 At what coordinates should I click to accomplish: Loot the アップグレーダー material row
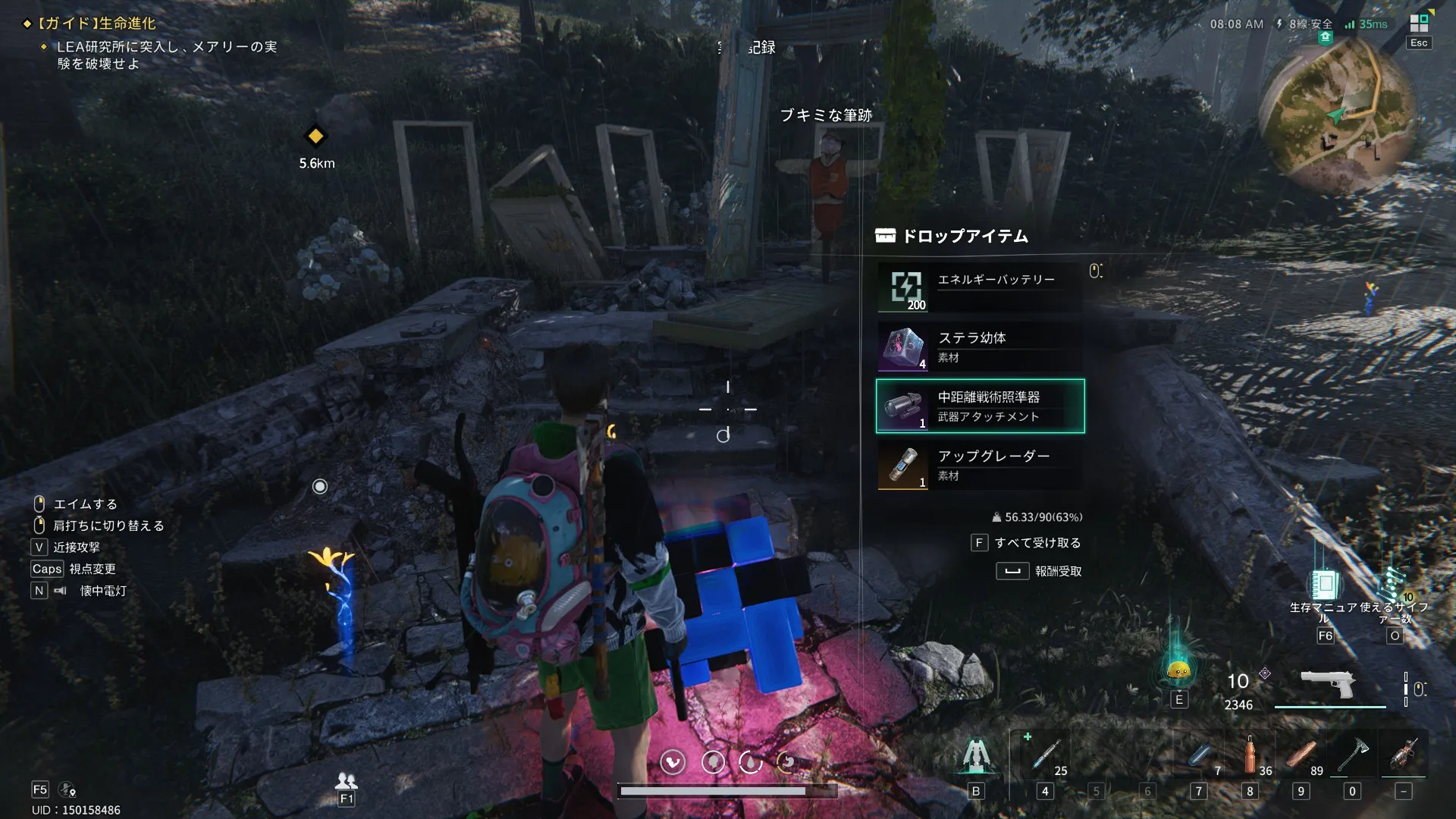[x=980, y=466]
